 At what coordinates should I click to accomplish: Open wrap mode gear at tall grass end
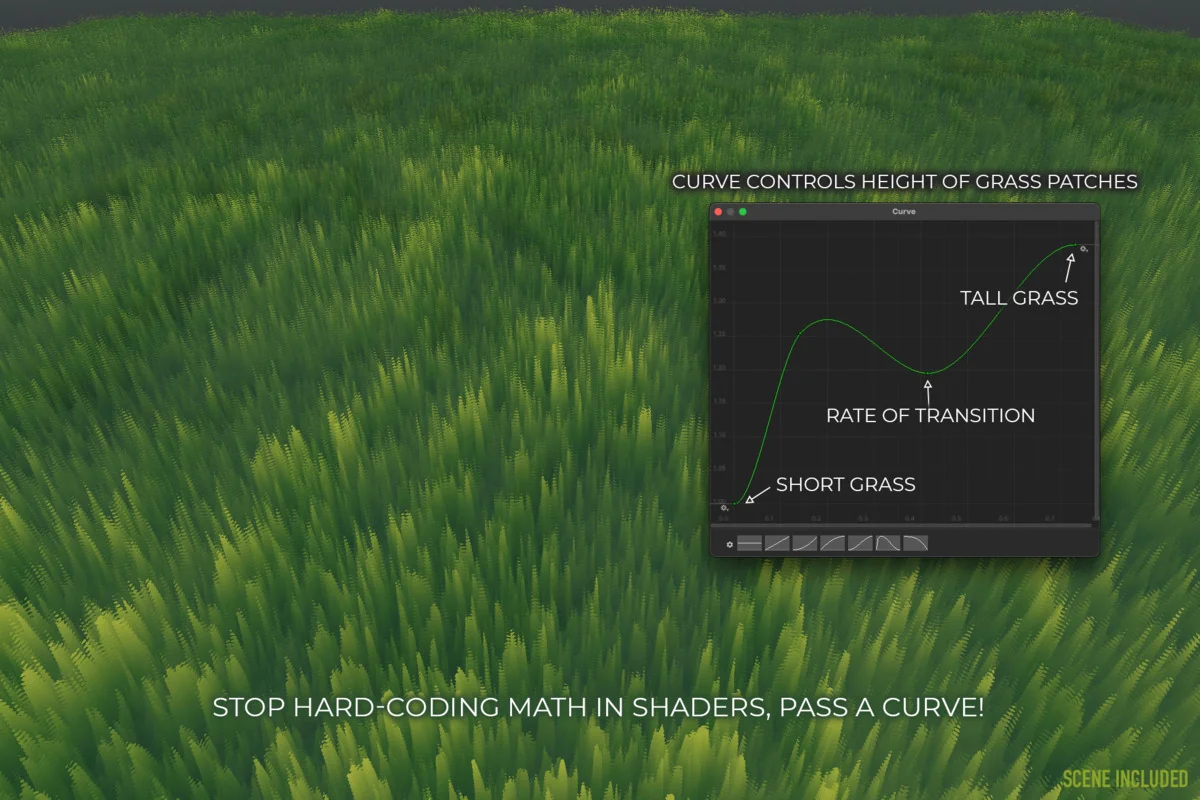(x=1085, y=246)
